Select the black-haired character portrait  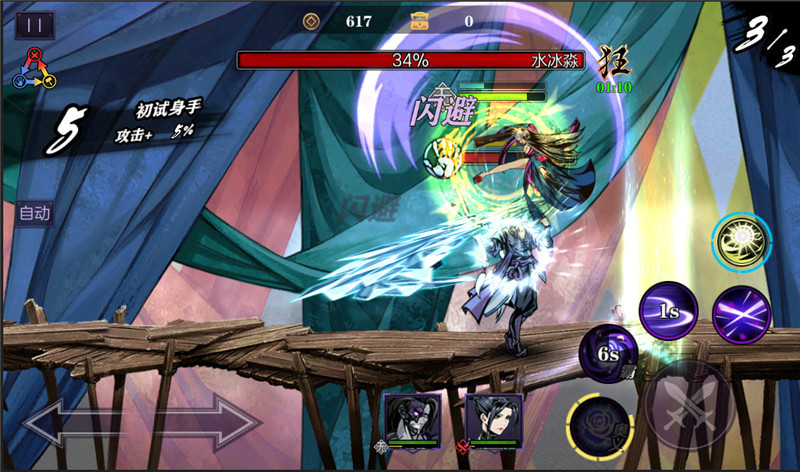(x=493, y=417)
